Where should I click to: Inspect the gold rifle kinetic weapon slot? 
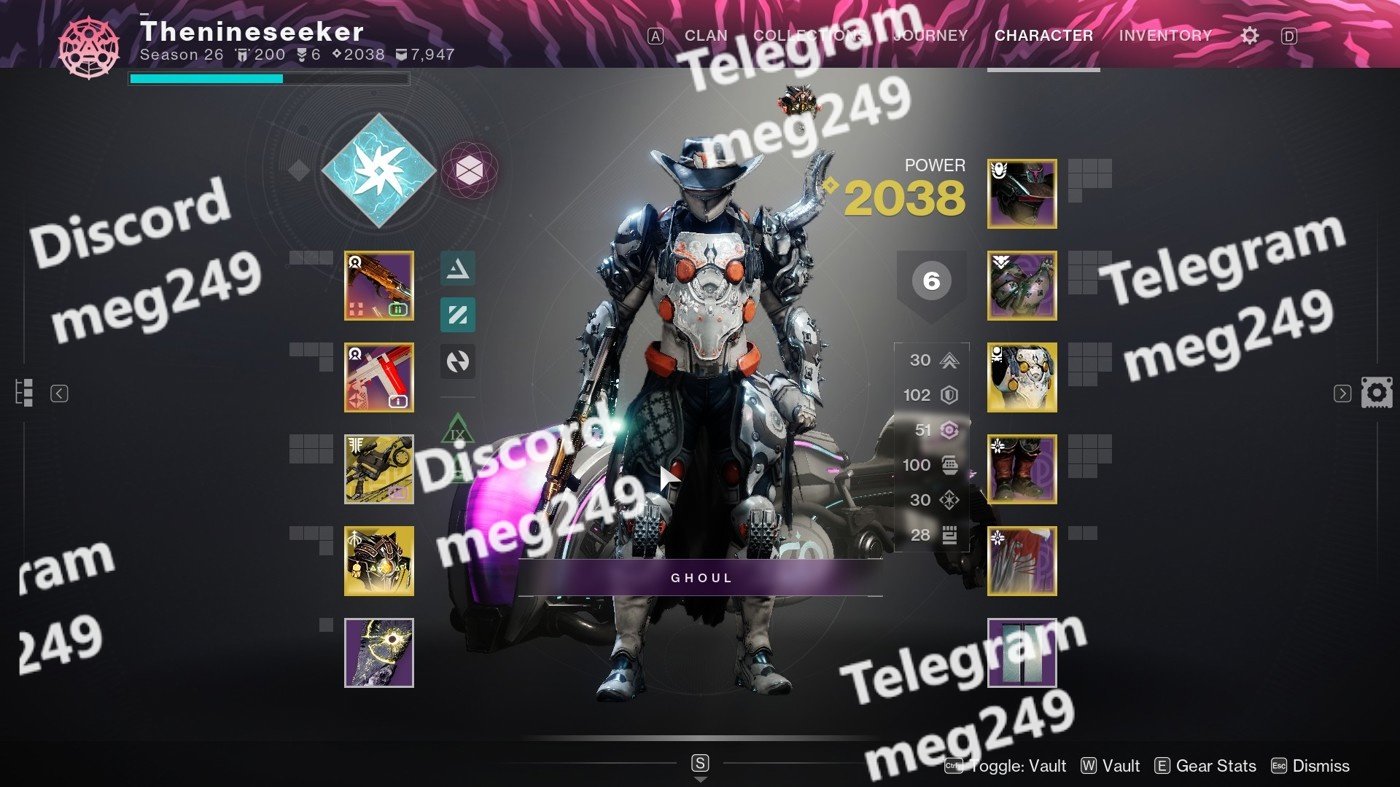click(379, 286)
